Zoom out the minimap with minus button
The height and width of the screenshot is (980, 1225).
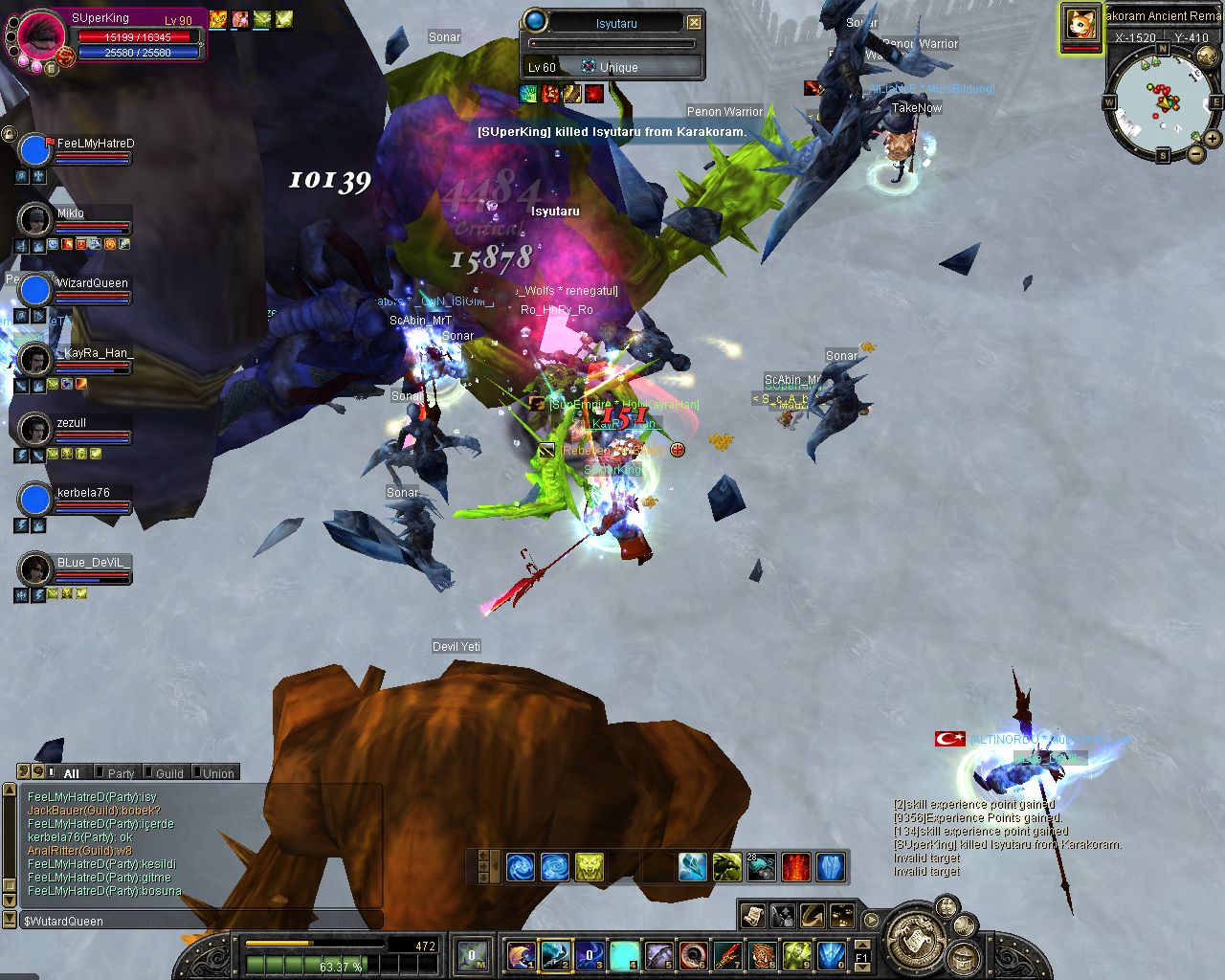[x=1196, y=153]
